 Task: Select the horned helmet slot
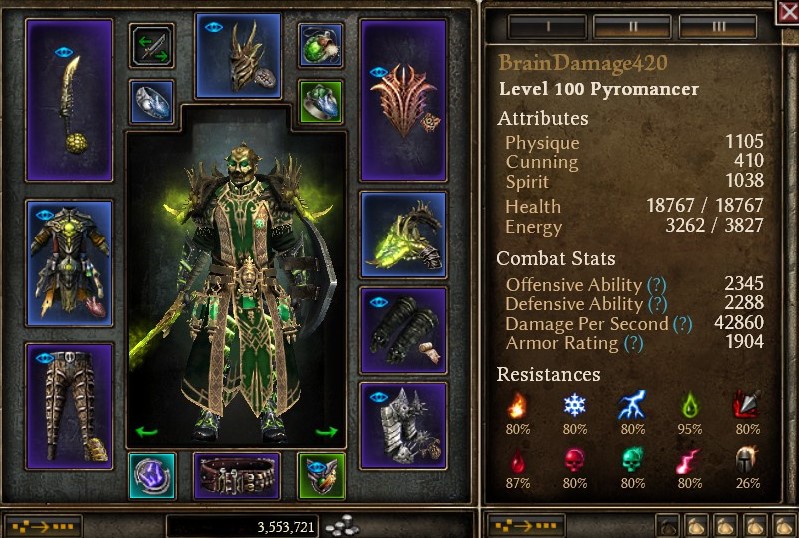[238, 56]
